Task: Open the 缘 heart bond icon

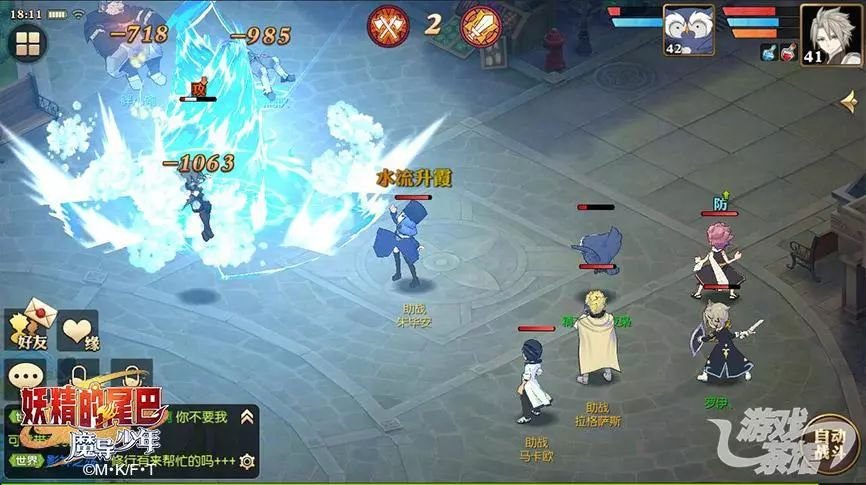Action: tap(77, 328)
